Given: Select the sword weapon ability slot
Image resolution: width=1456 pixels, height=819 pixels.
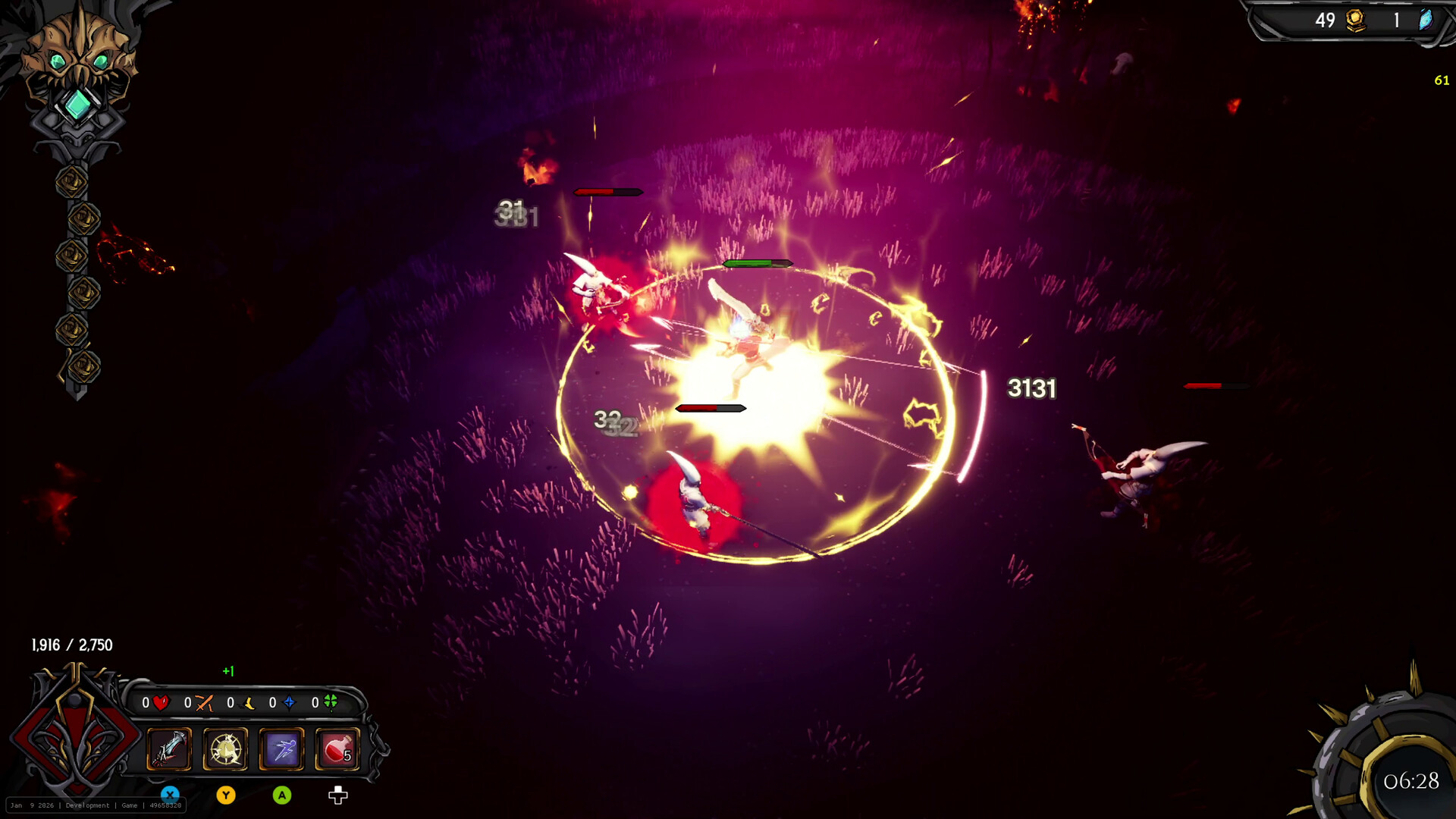Looking at the screenshot, I should 168,749.
